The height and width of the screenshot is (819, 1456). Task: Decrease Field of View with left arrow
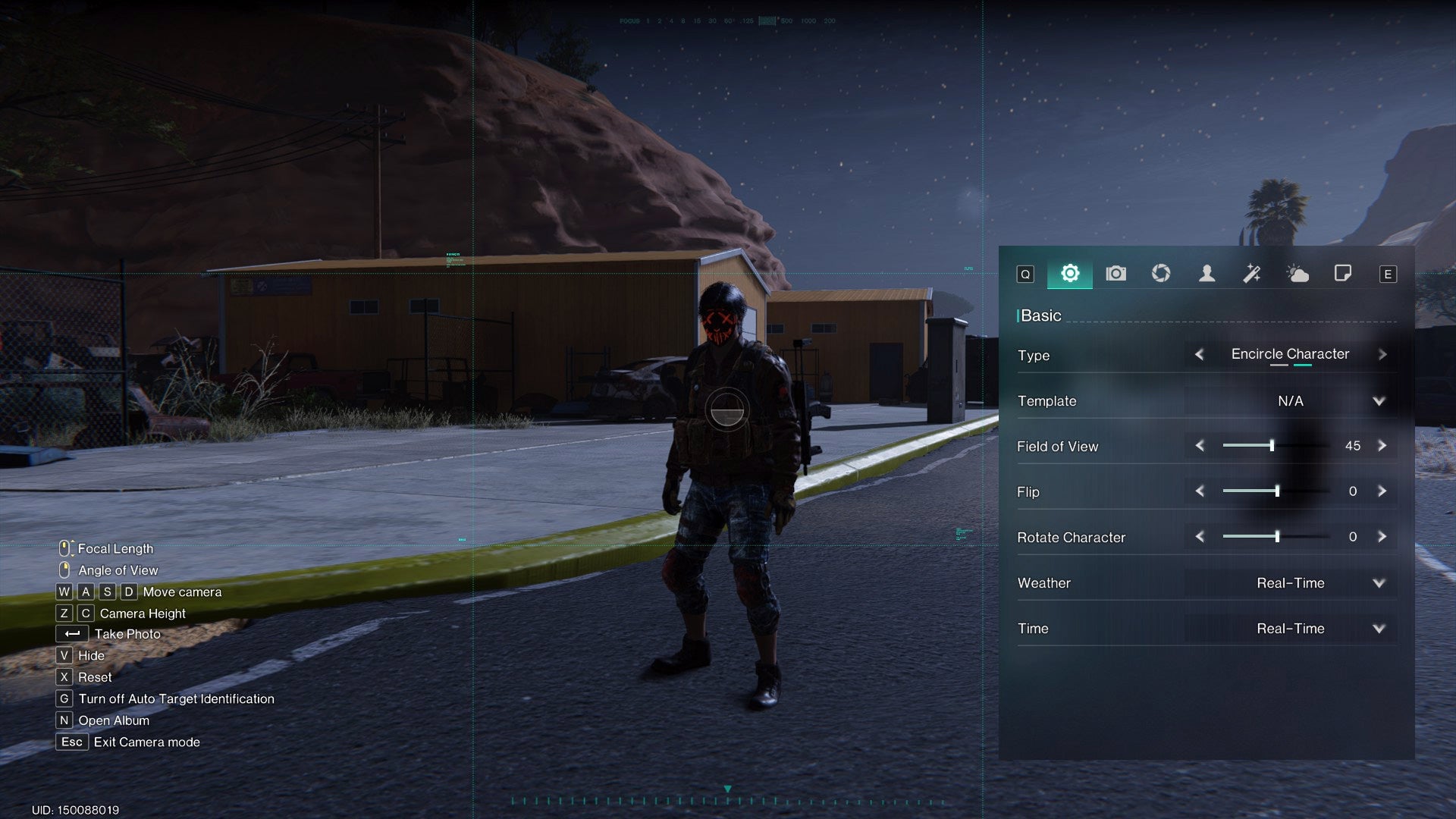click(1200, 446)
